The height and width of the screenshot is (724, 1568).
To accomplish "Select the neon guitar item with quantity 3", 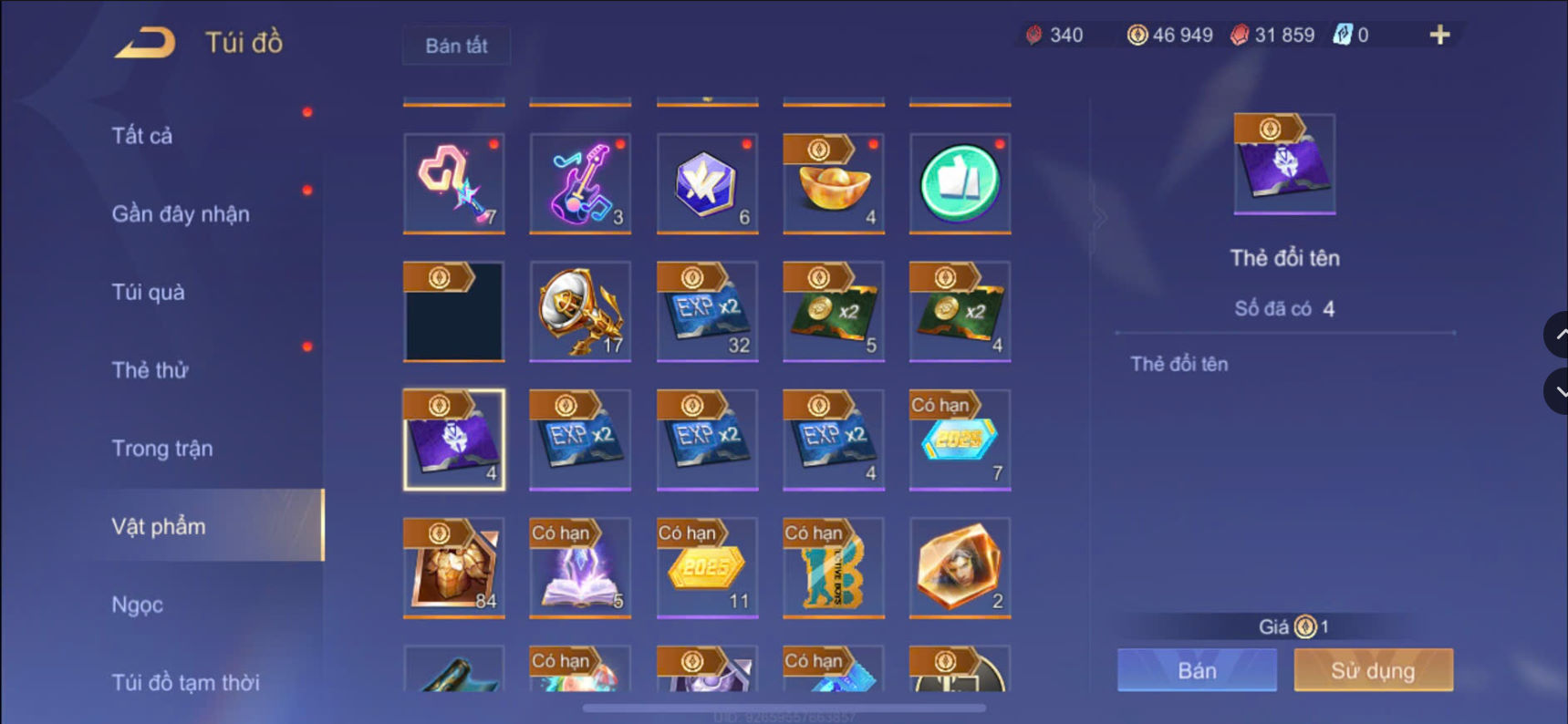I will 580,184.
